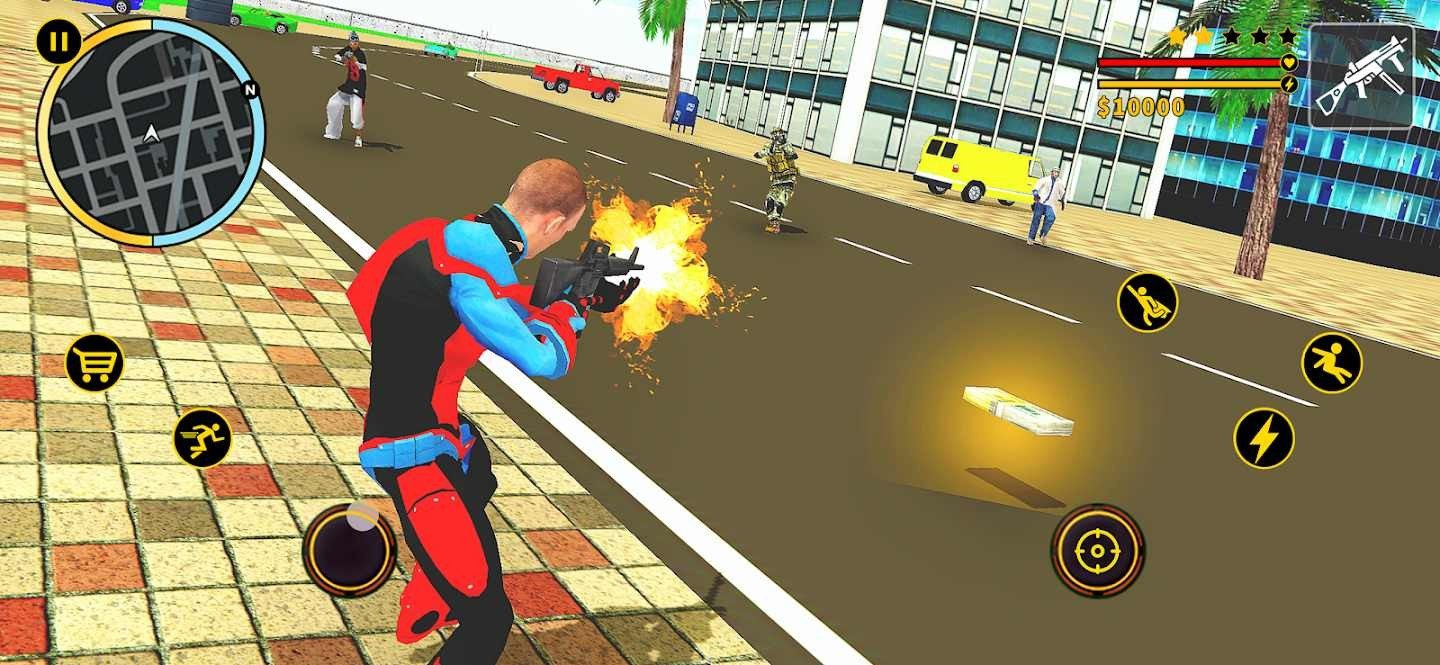Open the circular city minimap

pyautogui.click(x=151, y=133)
